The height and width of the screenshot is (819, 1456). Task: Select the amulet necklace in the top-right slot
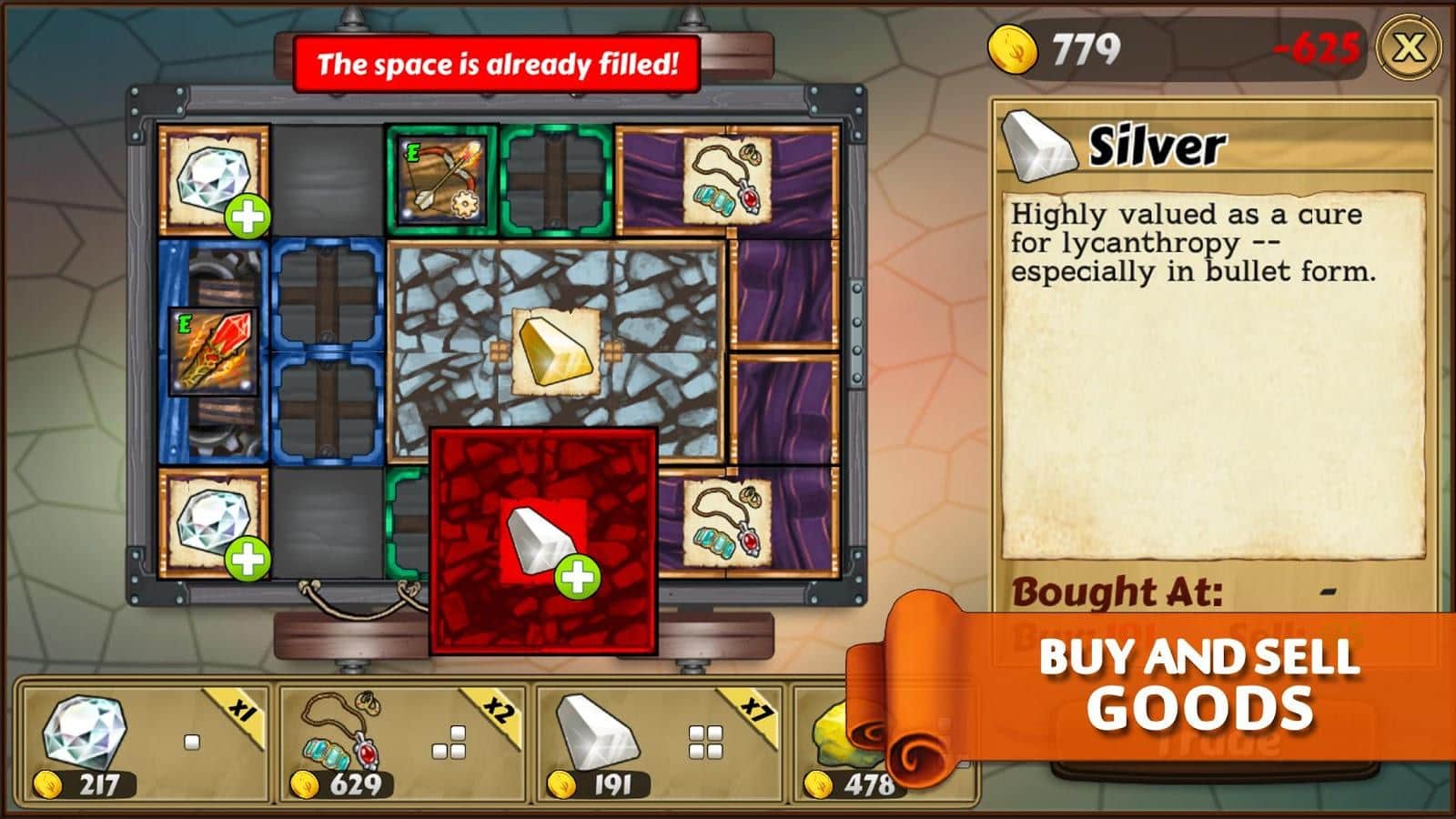click(x=728, y=177)
